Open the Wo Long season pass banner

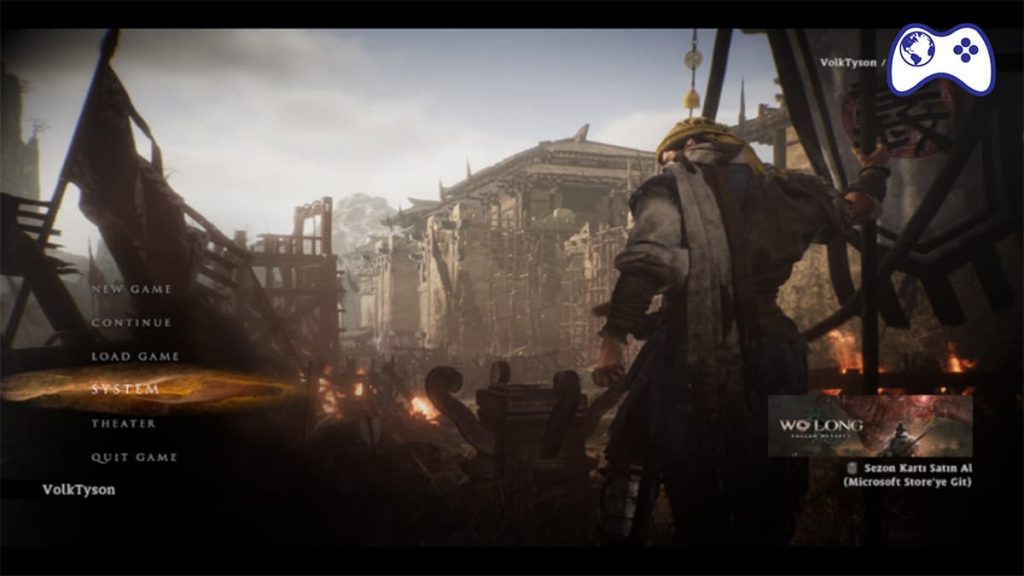pos(869,425)
